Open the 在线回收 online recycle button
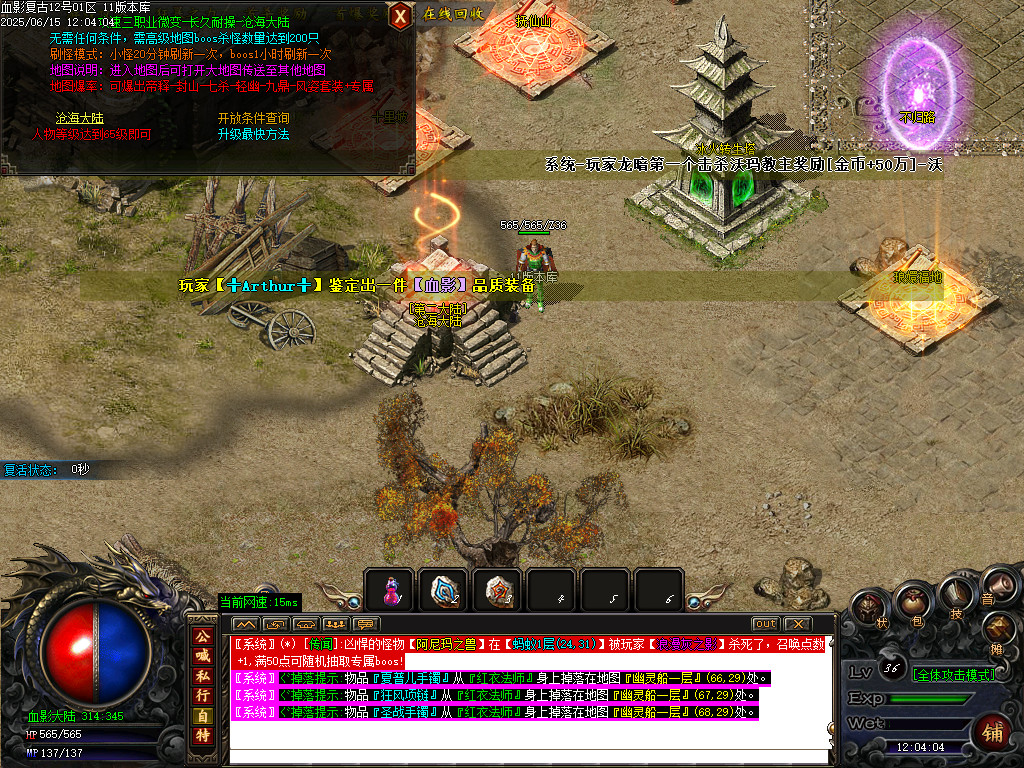The width and height of the screenshot is (1024, 768). (453, 14)
